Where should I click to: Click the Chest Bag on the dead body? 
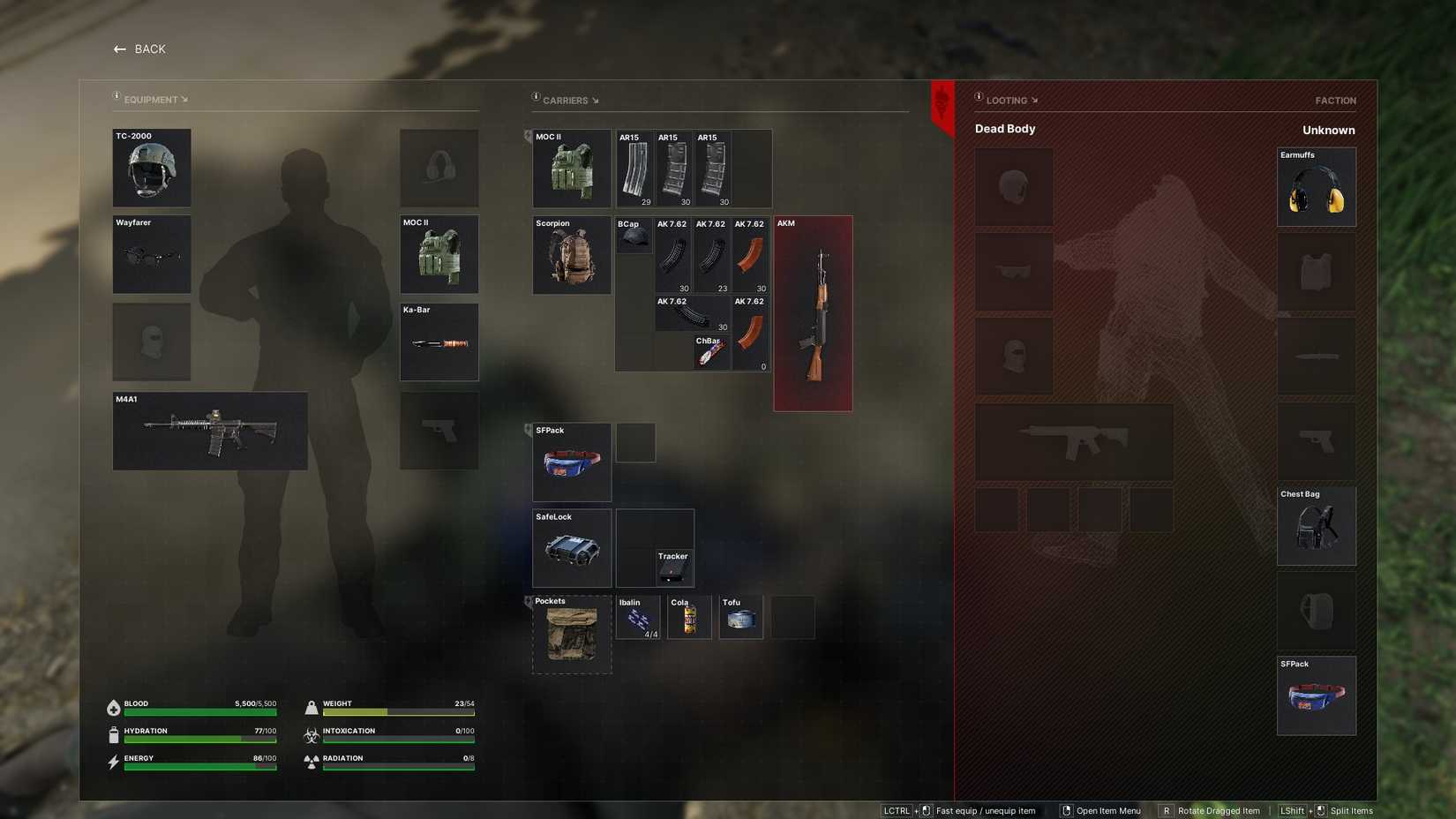tap(1316, 526)
